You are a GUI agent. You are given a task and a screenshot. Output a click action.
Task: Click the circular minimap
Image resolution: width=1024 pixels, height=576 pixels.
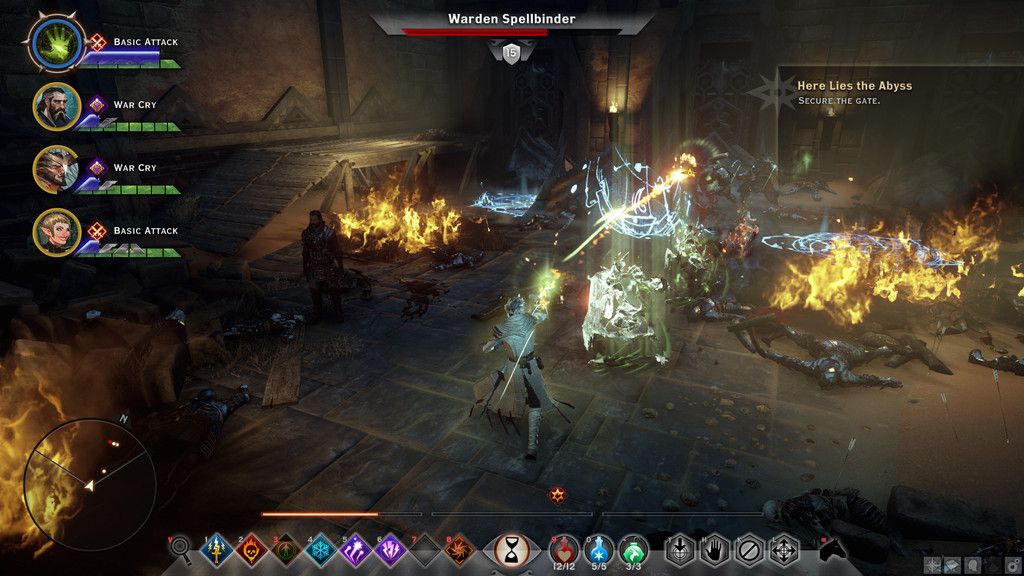point(90,484)
